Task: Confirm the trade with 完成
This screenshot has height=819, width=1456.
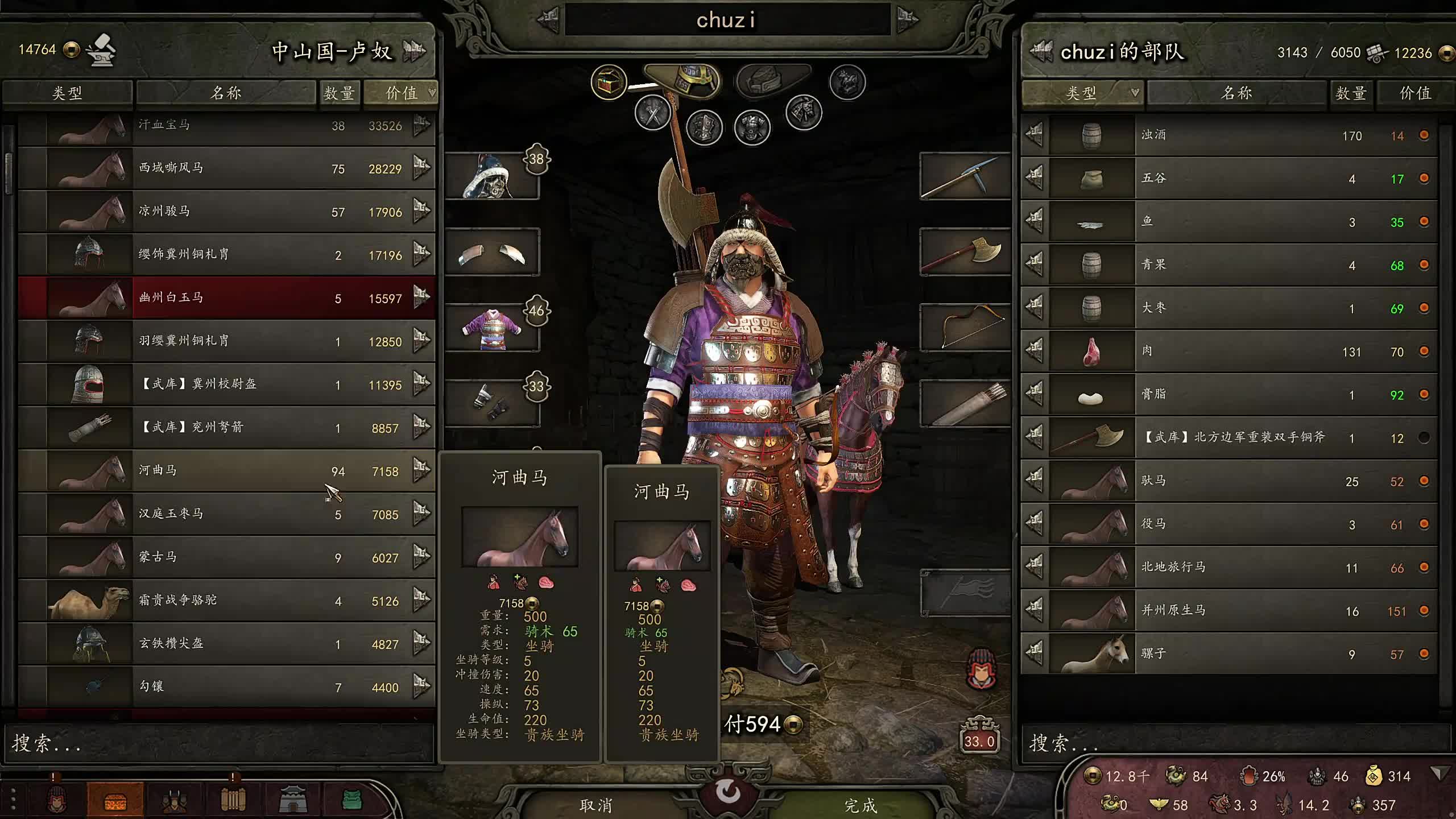Action: pyautogui.click(x=860, y=805)
